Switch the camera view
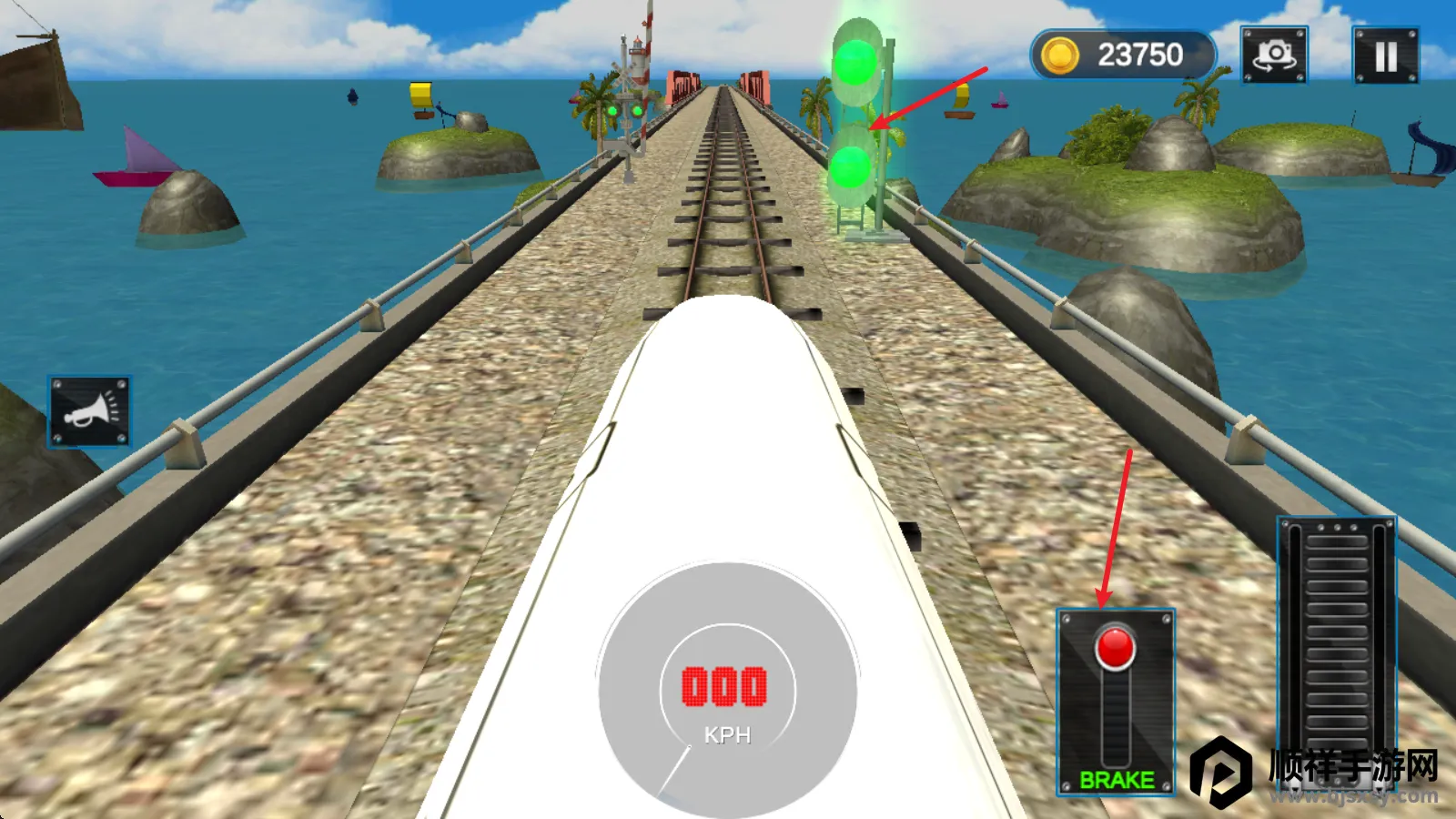1456x819 pixels. (x=1274, y=56)
